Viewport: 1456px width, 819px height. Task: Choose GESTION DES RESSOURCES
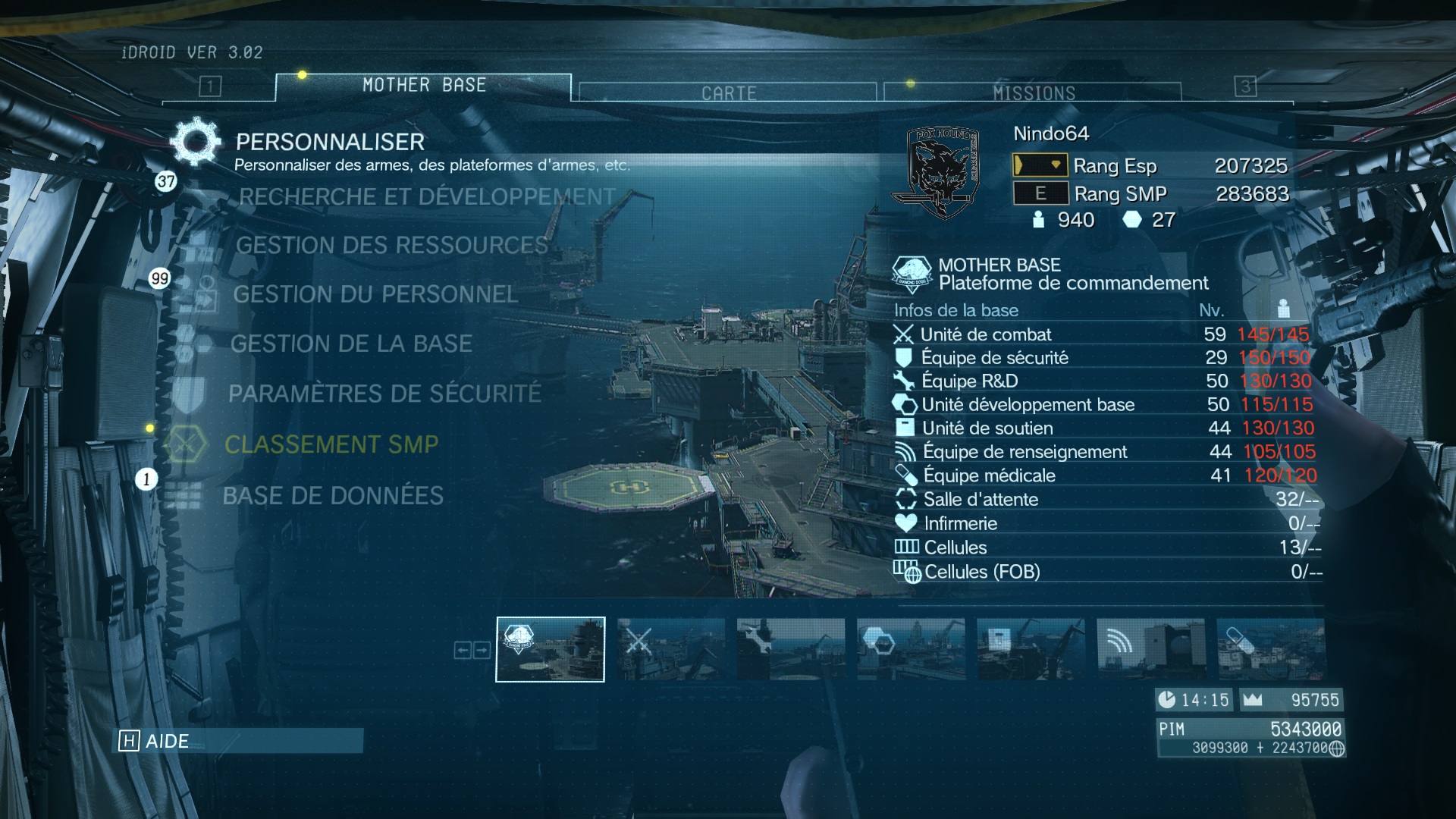[x=391, y=246]
